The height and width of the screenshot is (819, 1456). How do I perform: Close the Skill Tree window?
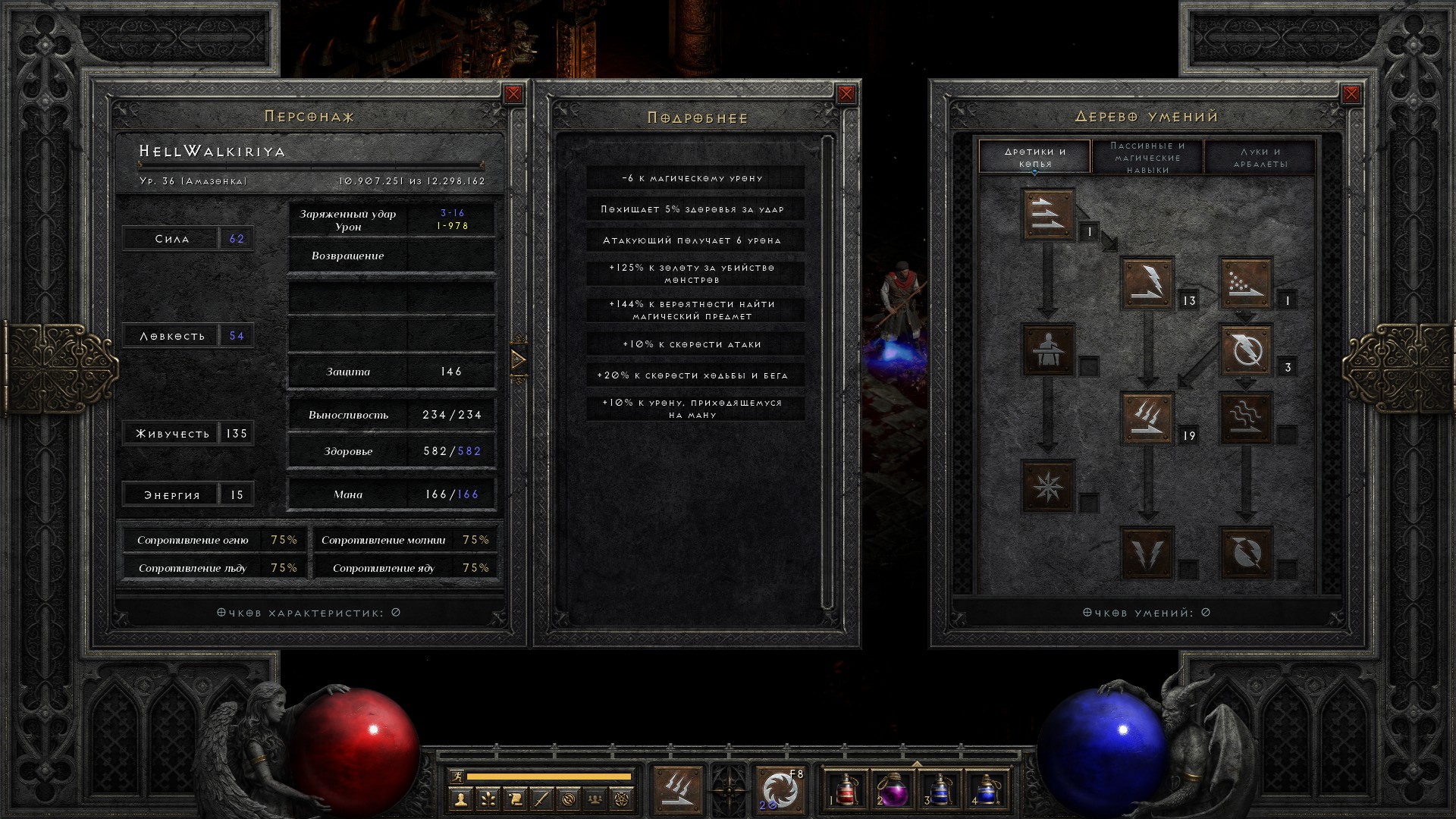click(x=1351, y=94)
